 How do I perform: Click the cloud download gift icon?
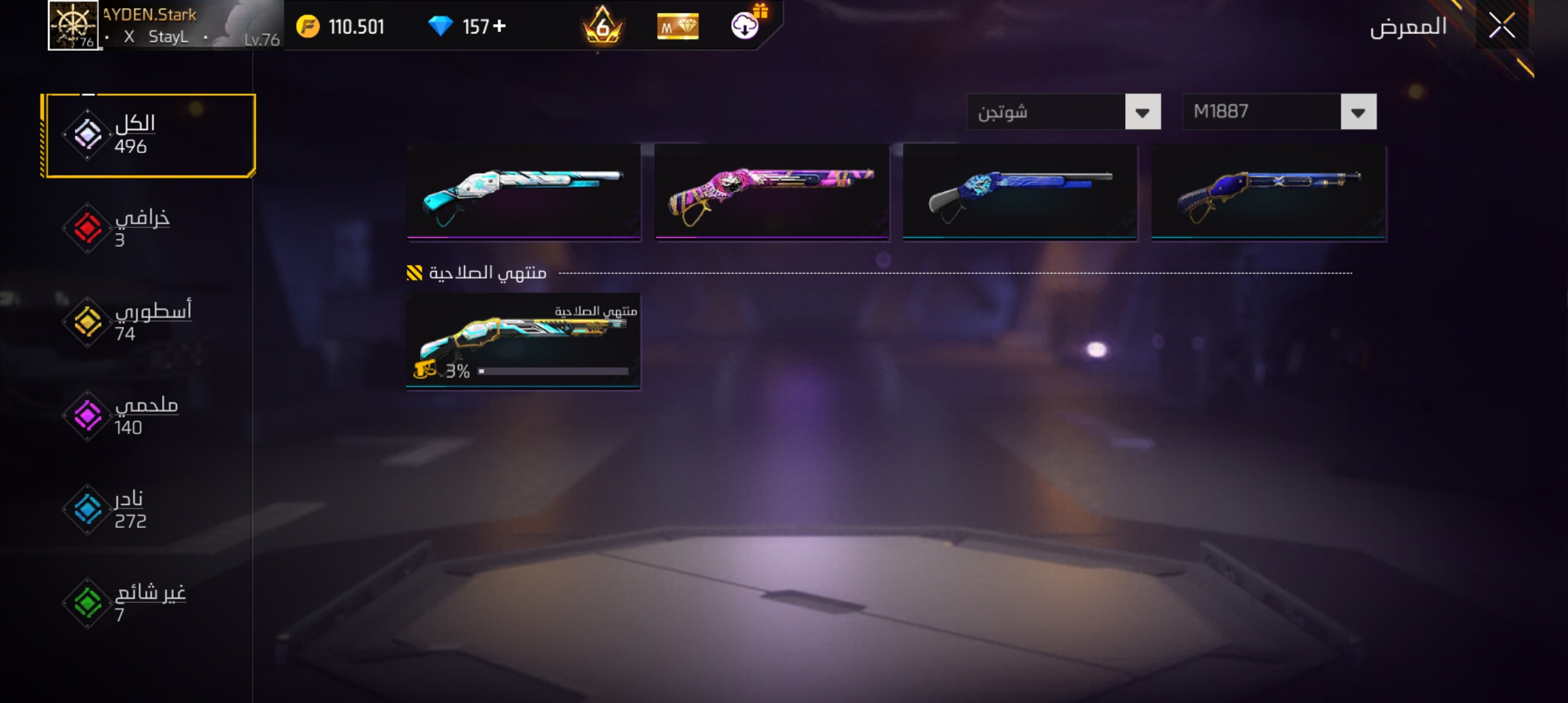(747, 25)
